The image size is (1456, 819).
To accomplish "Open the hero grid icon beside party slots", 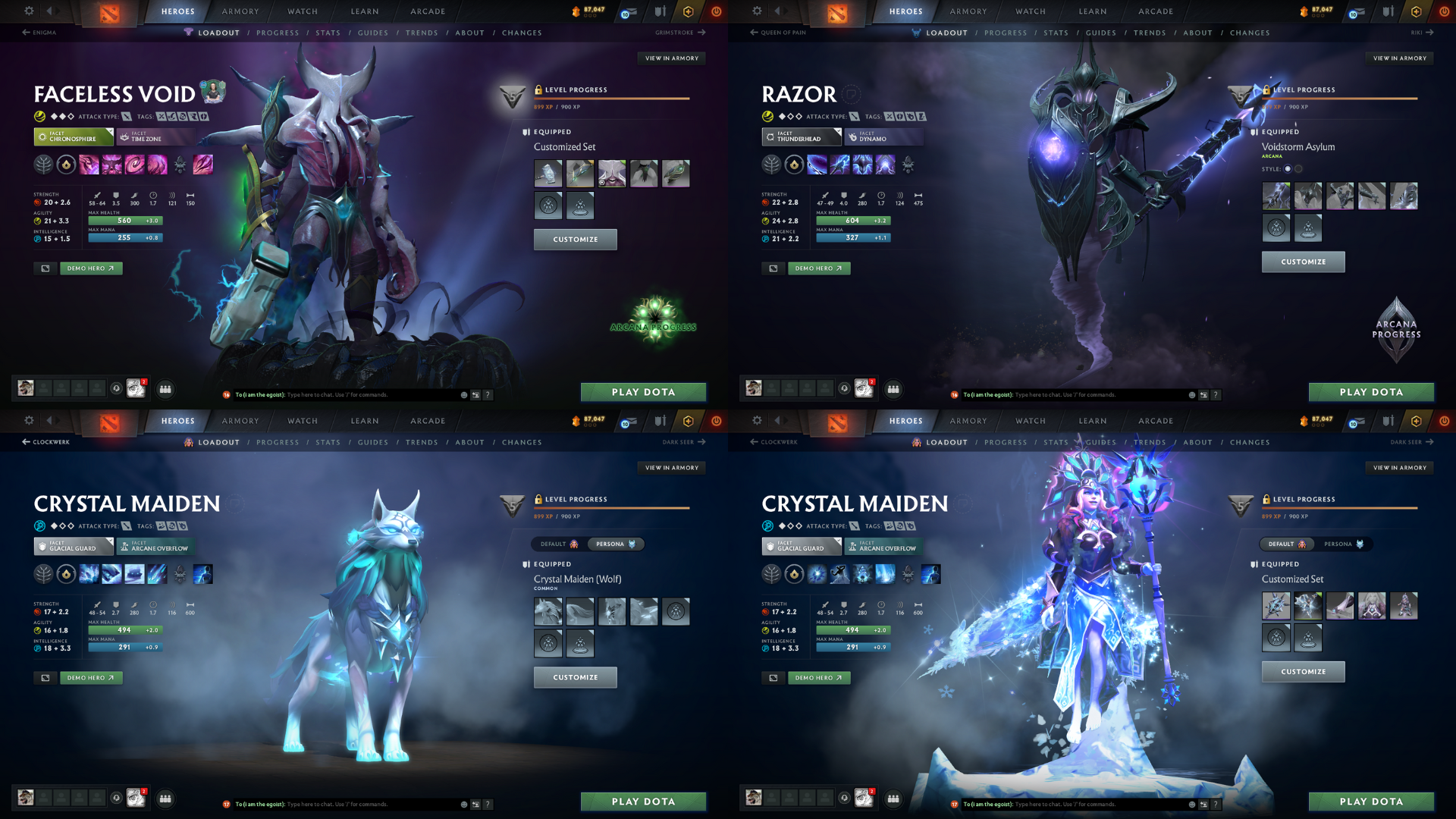I will [x=165, y=389].
